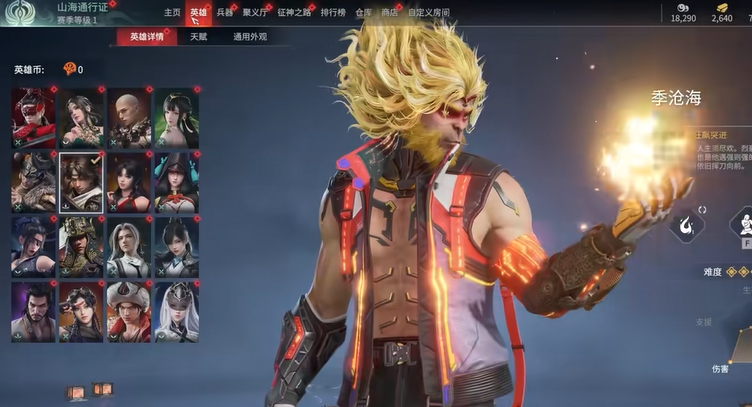
Task: Select the hero wearing a wide armored helmet
Action: [81, 247]
